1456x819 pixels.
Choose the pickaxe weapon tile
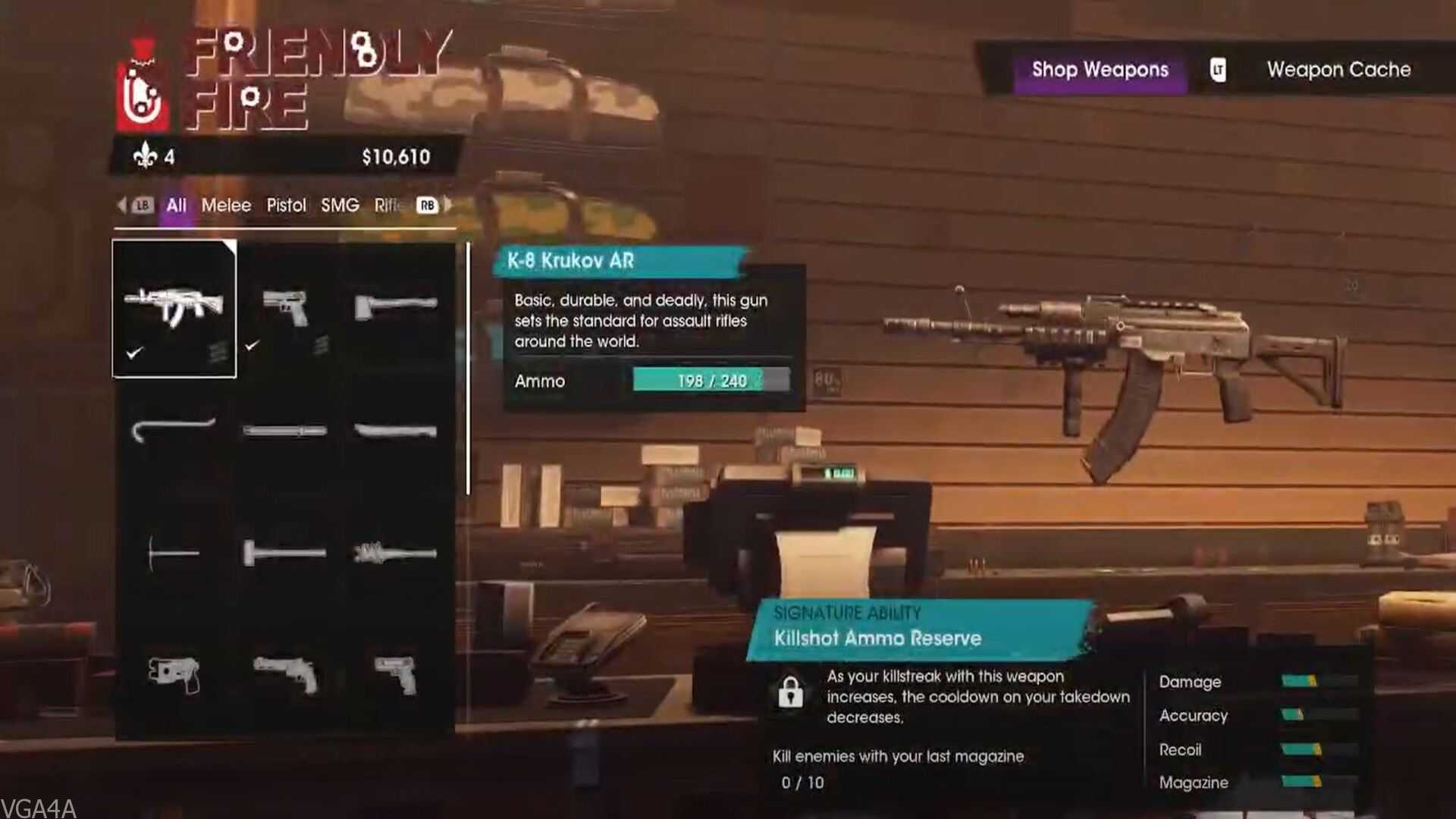click(174, 554)
